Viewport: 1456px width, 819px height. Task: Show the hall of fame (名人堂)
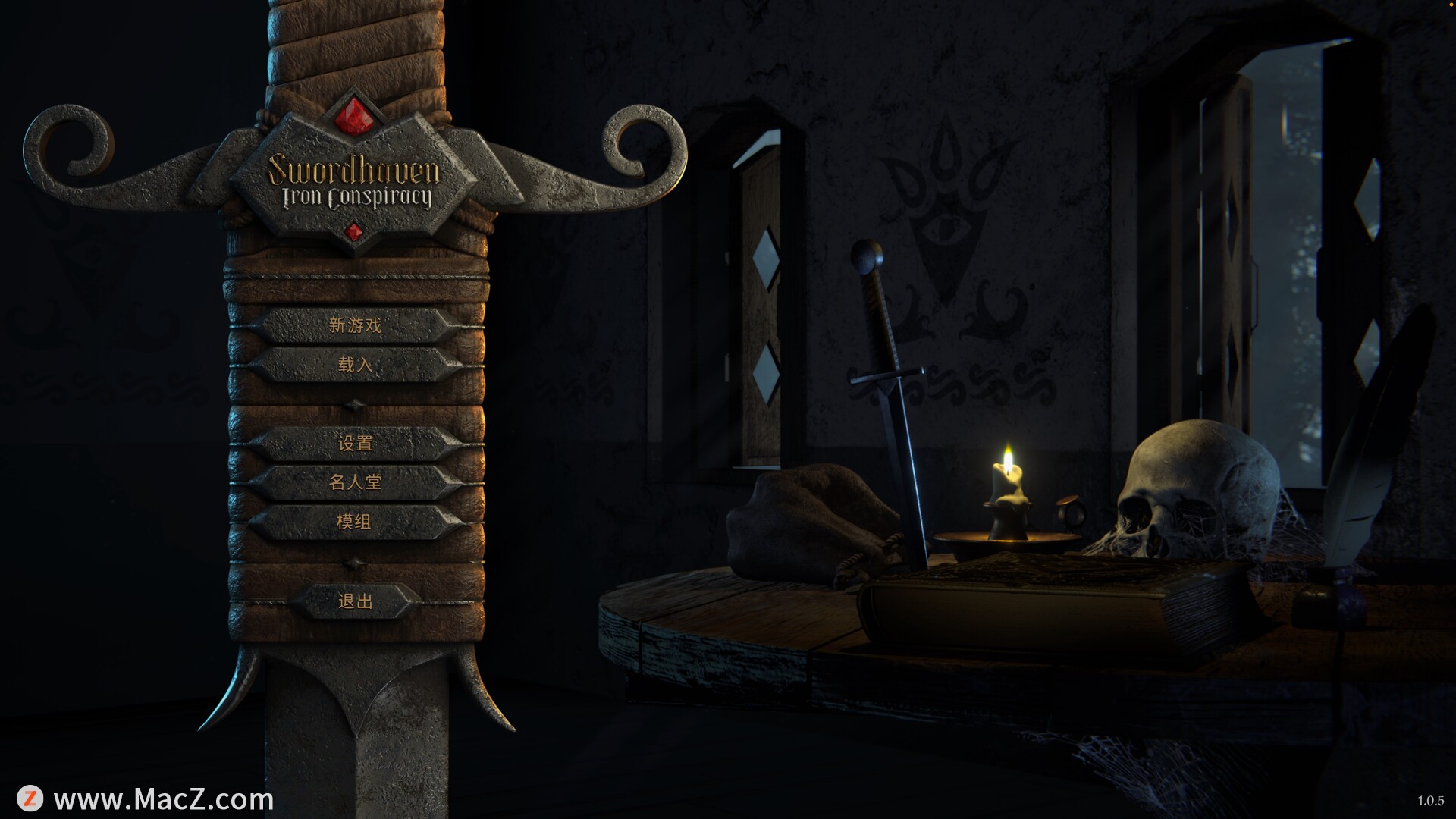355,482
